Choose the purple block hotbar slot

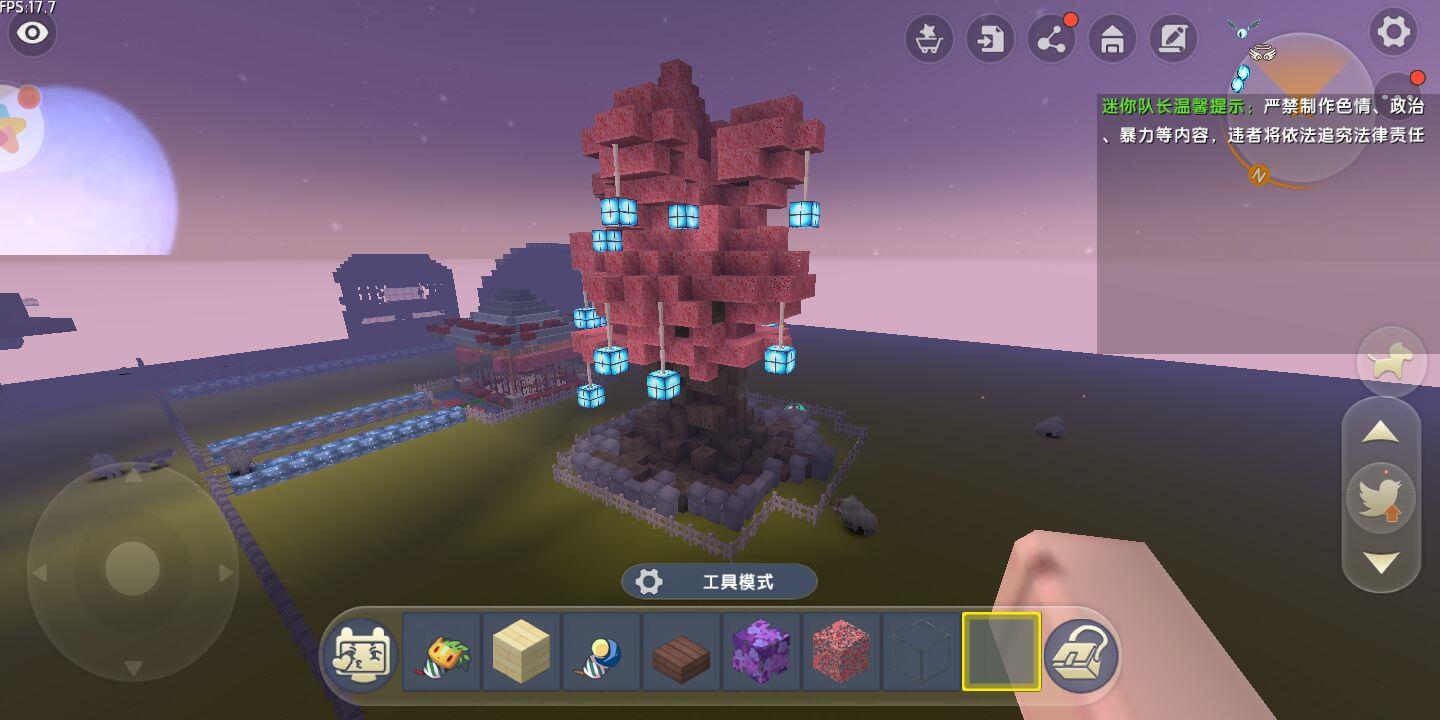[761, 653]
